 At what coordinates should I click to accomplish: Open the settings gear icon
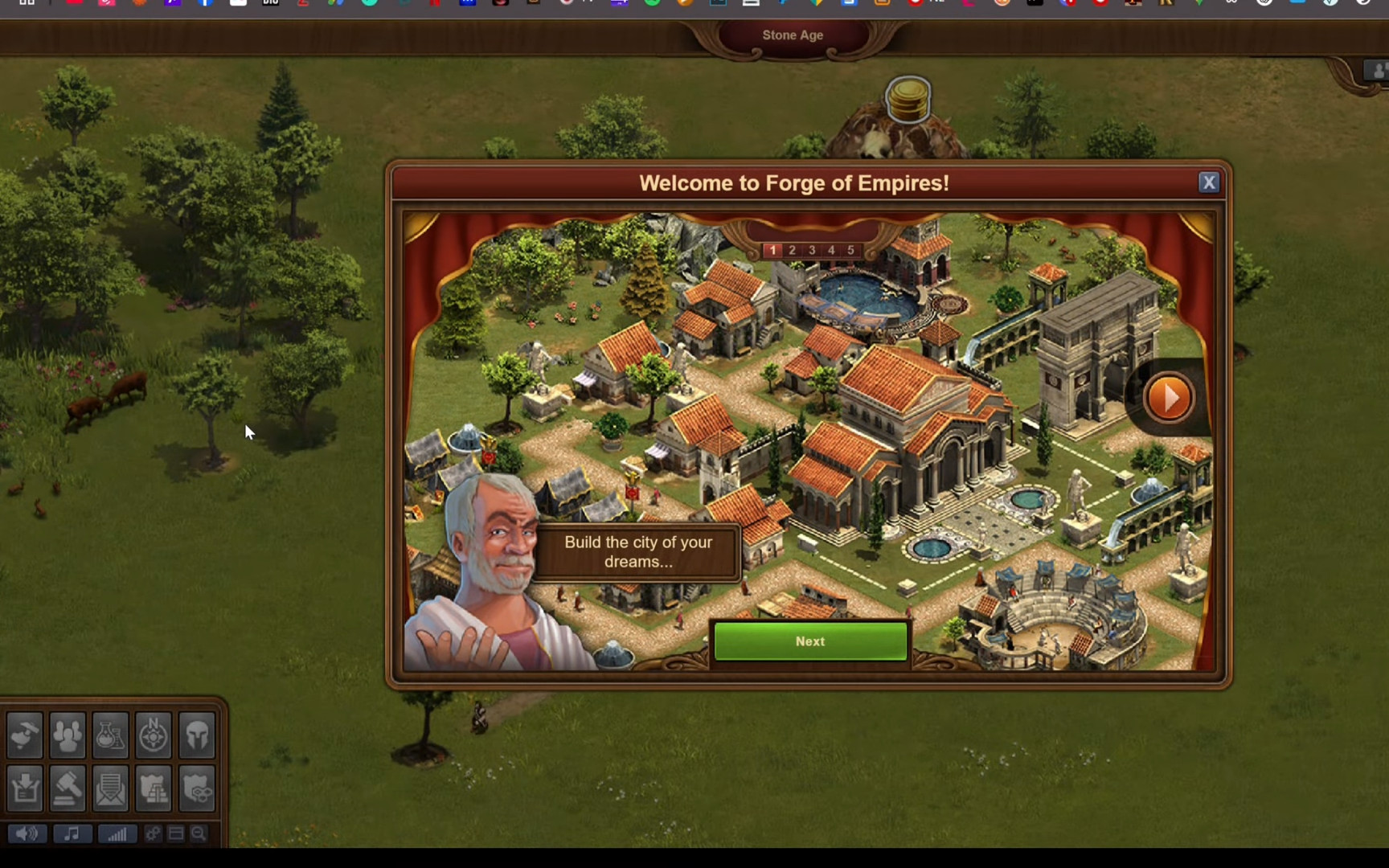[x=152, y=834]
